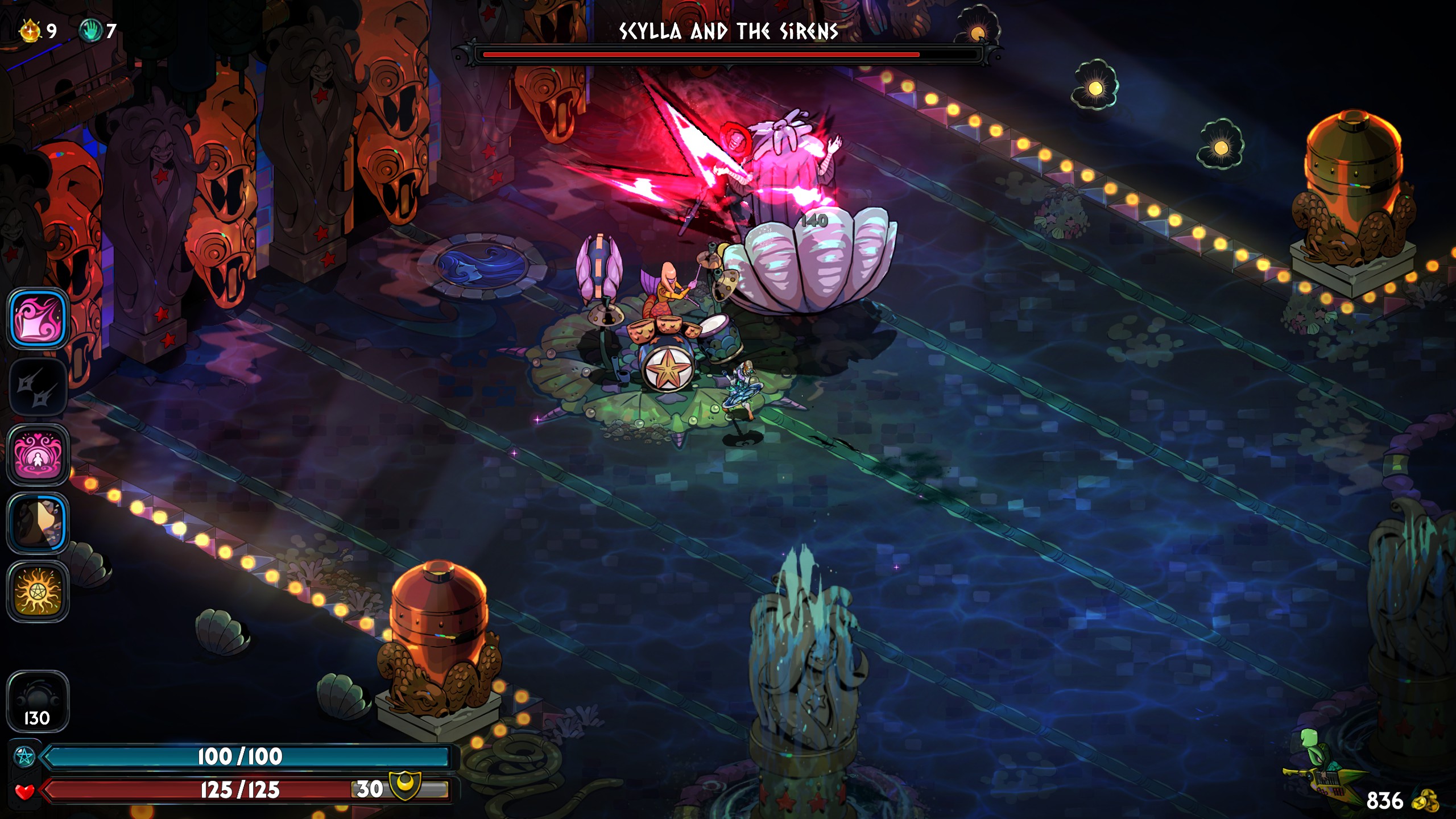Viewport: 1456px width, 819px height.
Task: Choose the crescent moon boon icon
Action: tap(38, 523)
